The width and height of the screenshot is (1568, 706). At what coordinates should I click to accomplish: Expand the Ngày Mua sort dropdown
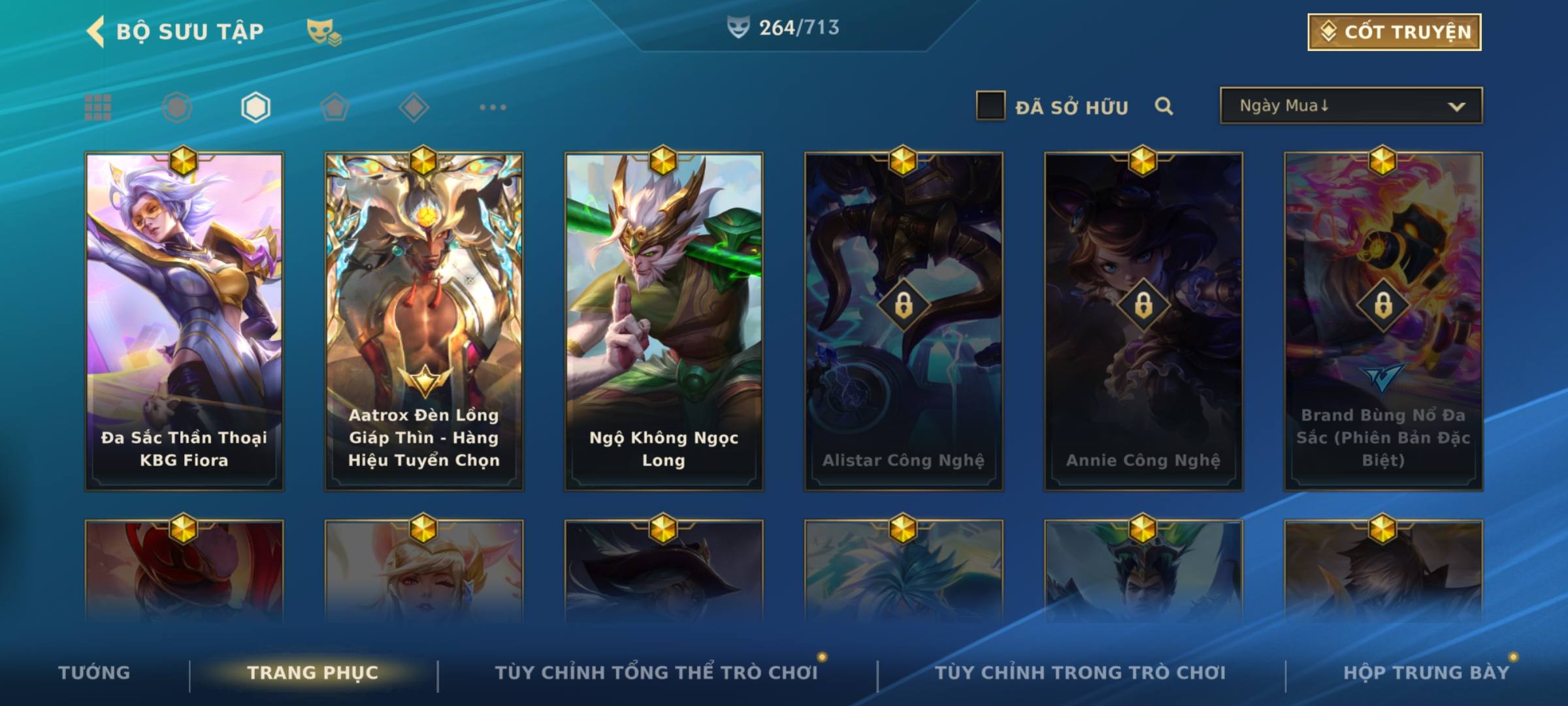tap(1351, 106)
